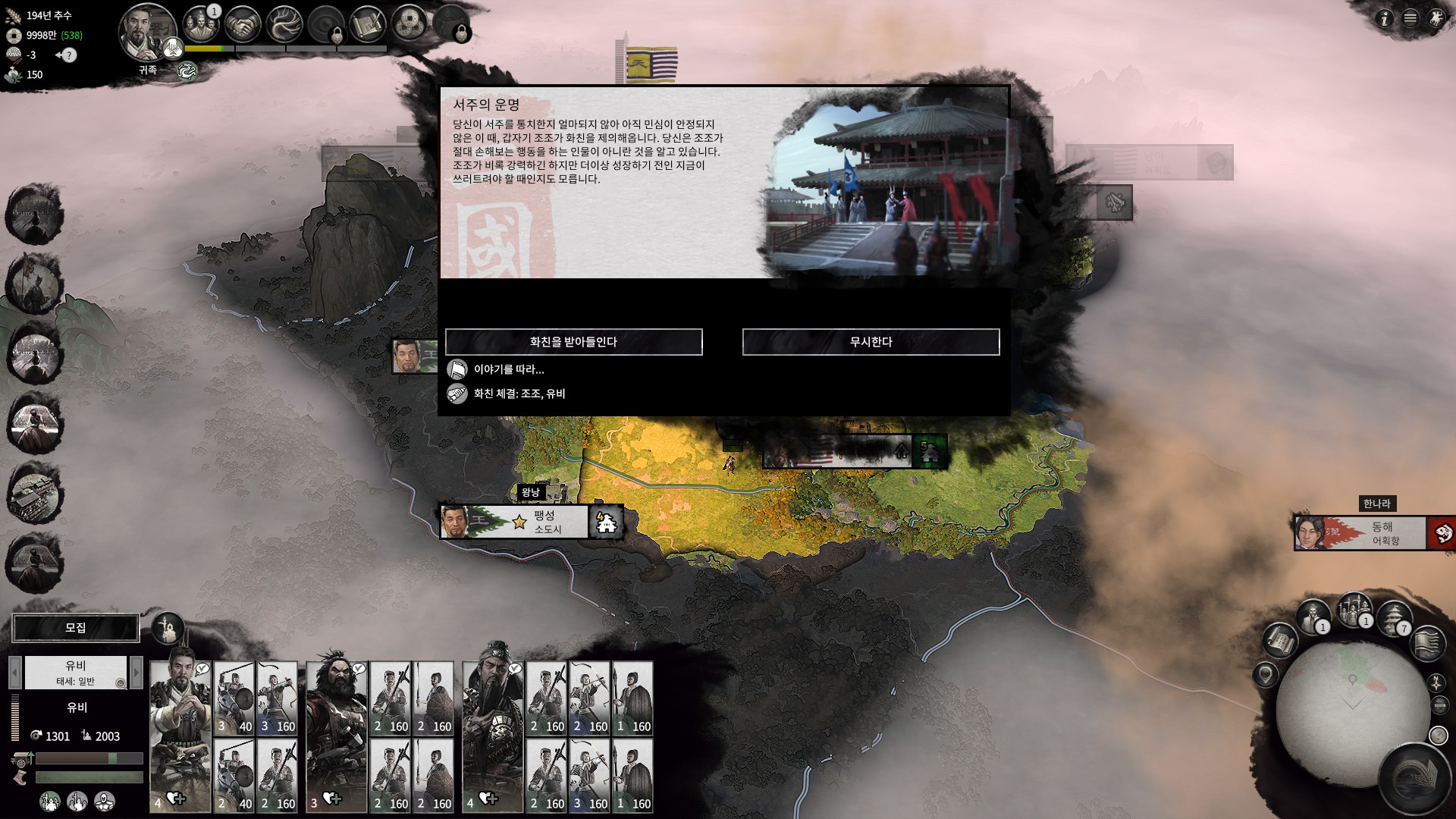1456x819 pixels.
Task: Open the info icon in top right
Action: tap(1384, 18)
